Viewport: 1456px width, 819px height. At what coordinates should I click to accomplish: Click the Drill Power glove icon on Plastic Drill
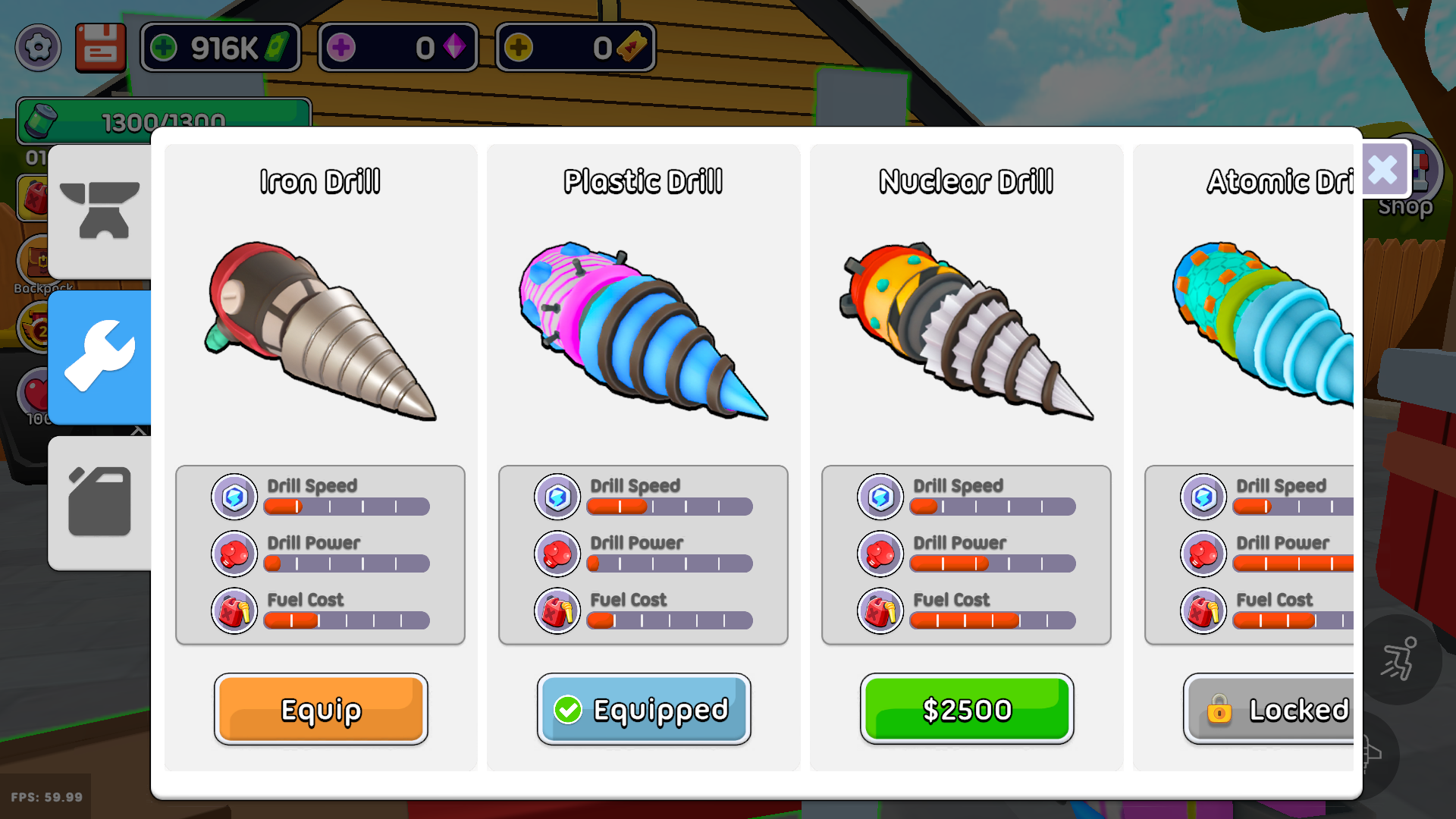(x=557, y=554)
